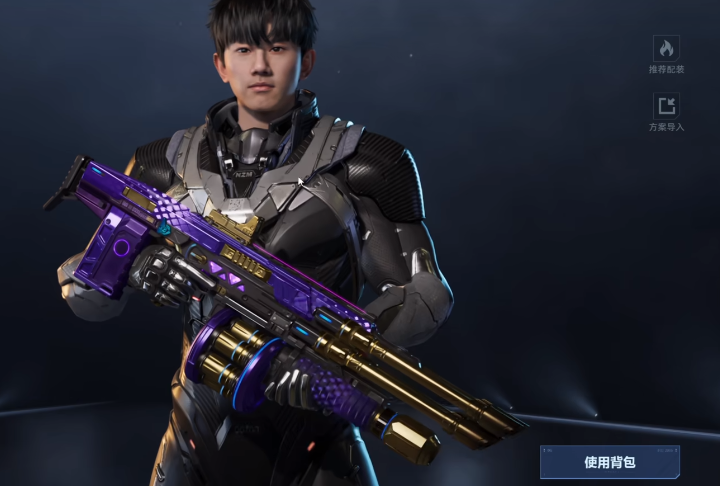Open 推荐配装 recommended loadout flame icon
The width and height of the screenshot is (720, 486).
(x=666, y=48)
